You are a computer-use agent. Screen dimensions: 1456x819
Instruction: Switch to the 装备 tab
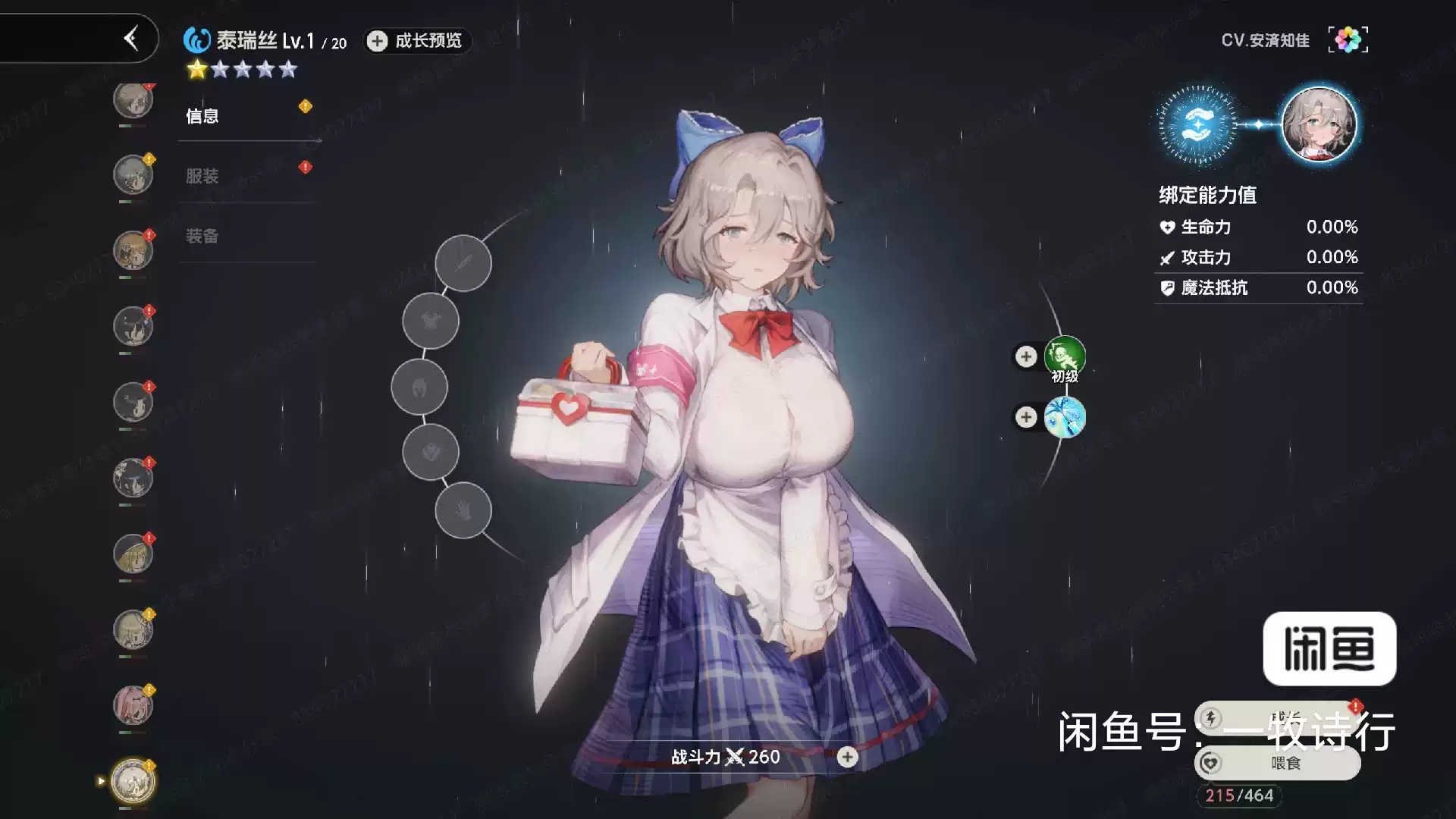201,237
